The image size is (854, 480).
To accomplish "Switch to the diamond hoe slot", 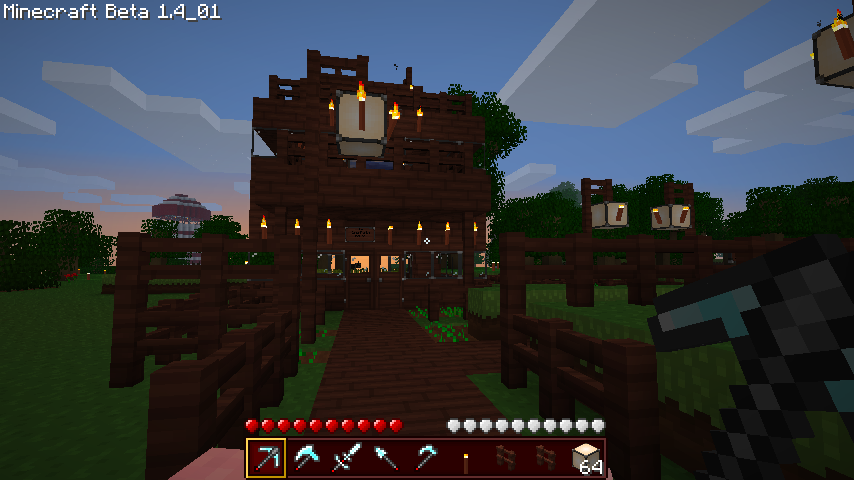I will point(426,459).
